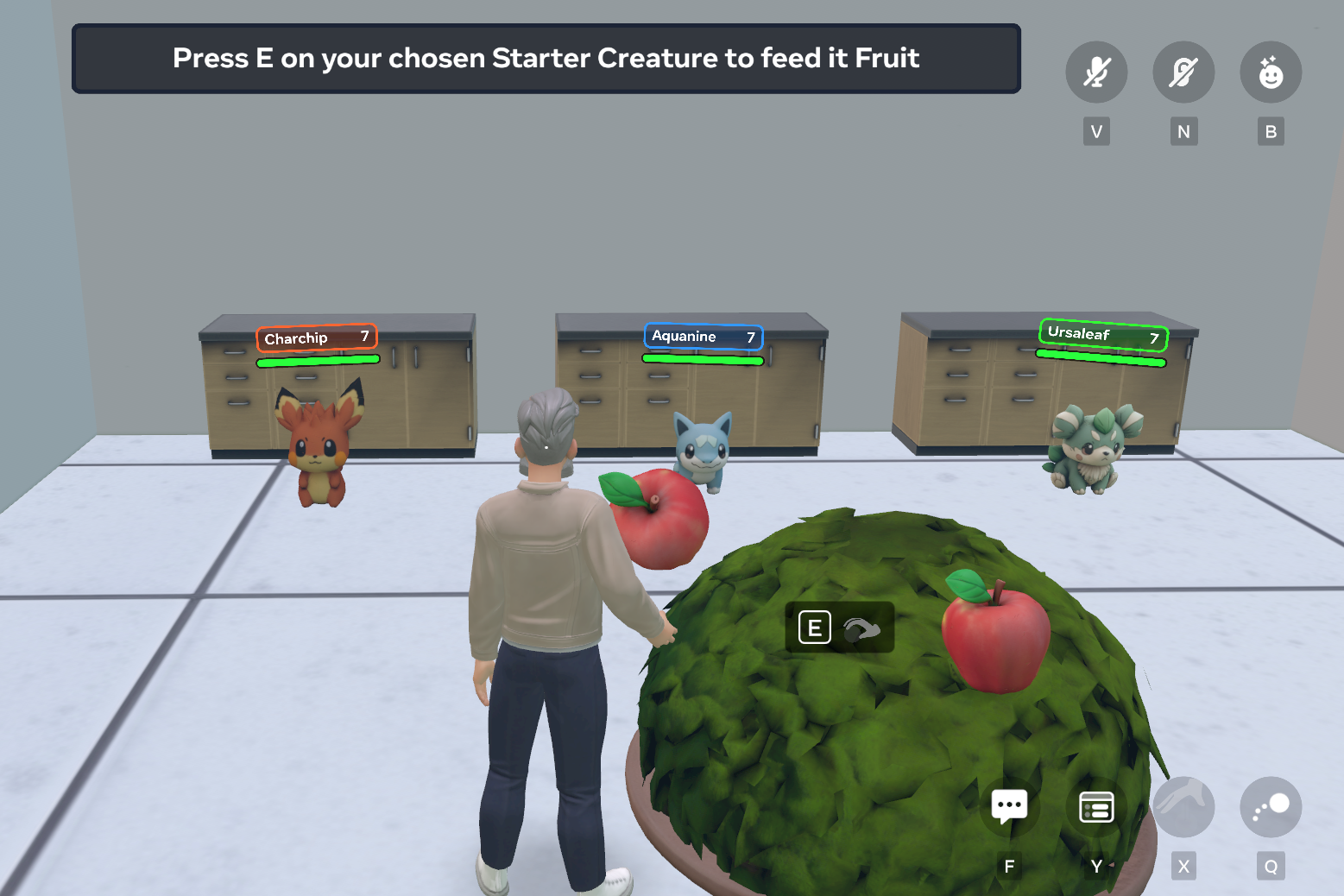The width and height of the screenshot is (1344, 896).
Task: Open the list panel menu icon
Action: pos(1096,807)
